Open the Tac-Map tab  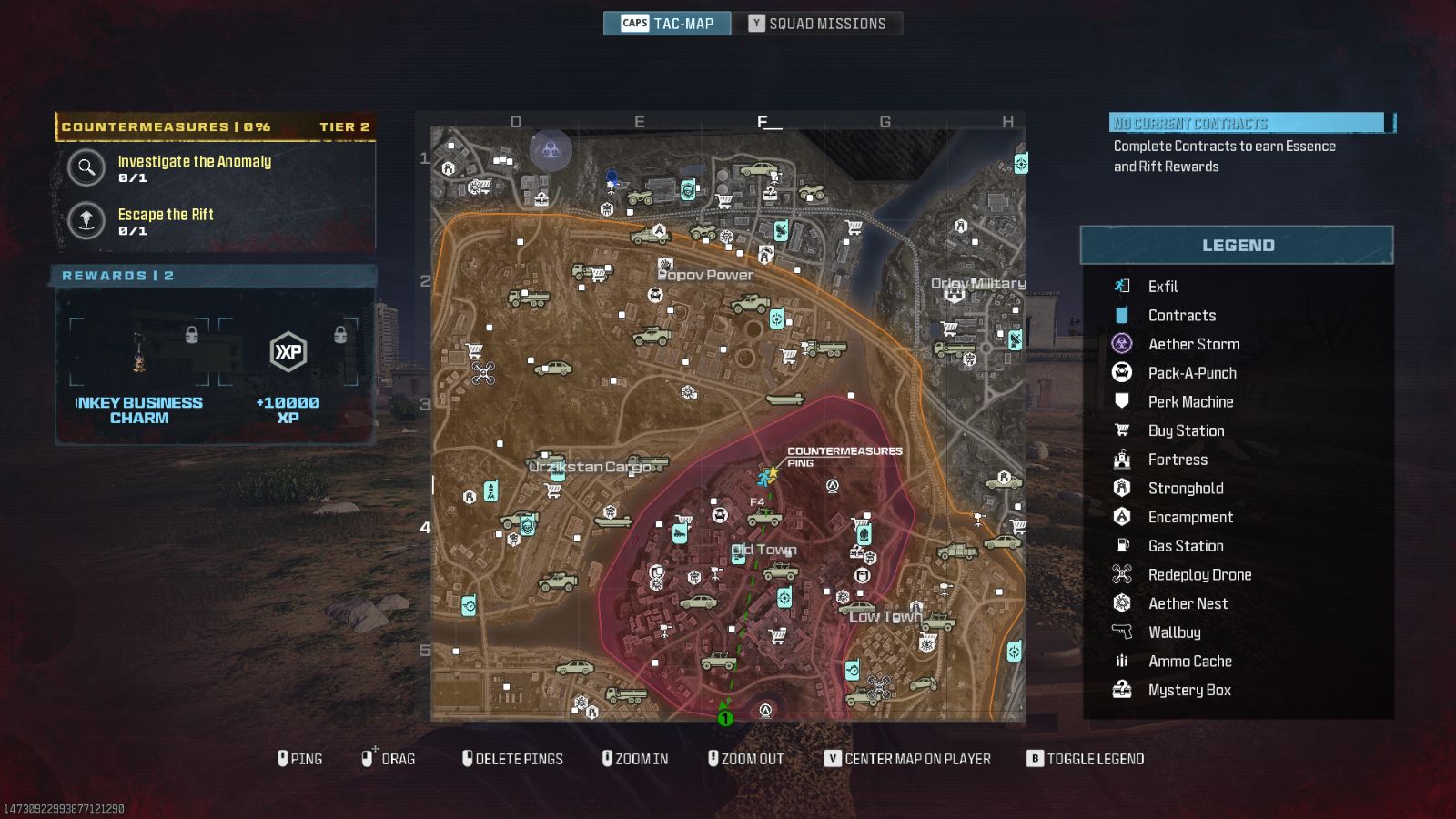click(667, 23)
